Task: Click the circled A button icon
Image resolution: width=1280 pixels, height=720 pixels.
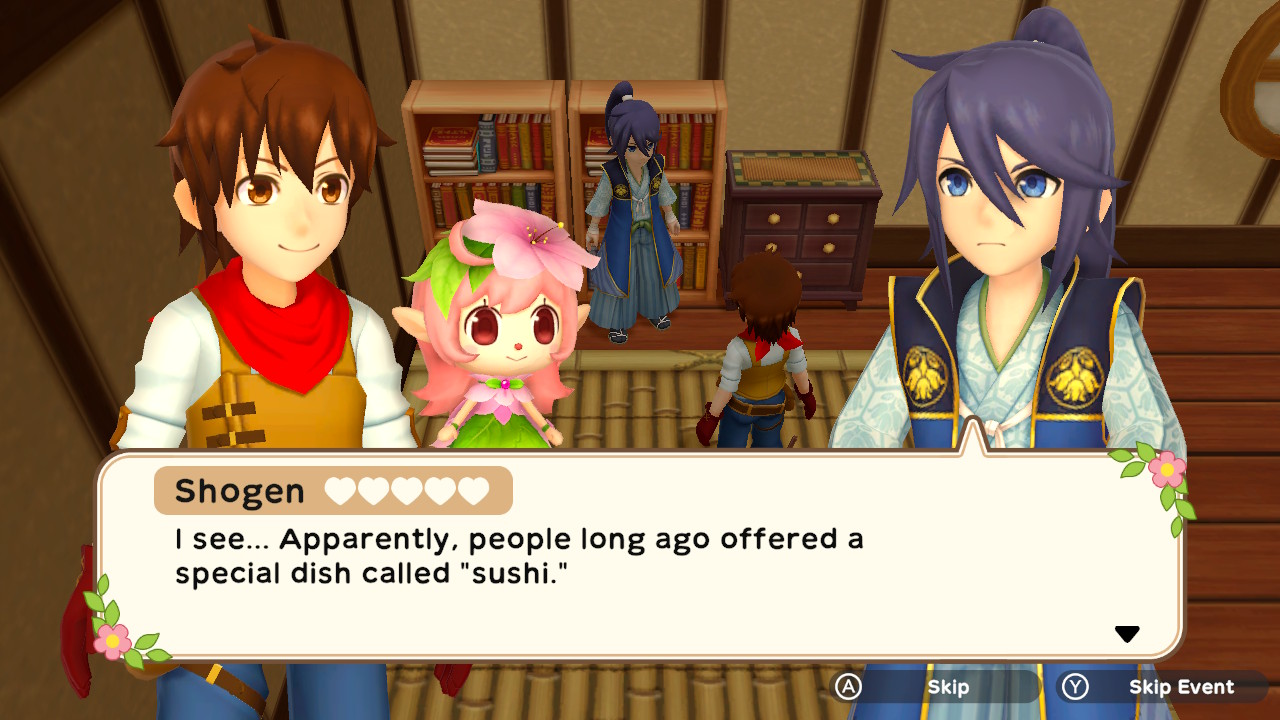Action: coord(848,687)
